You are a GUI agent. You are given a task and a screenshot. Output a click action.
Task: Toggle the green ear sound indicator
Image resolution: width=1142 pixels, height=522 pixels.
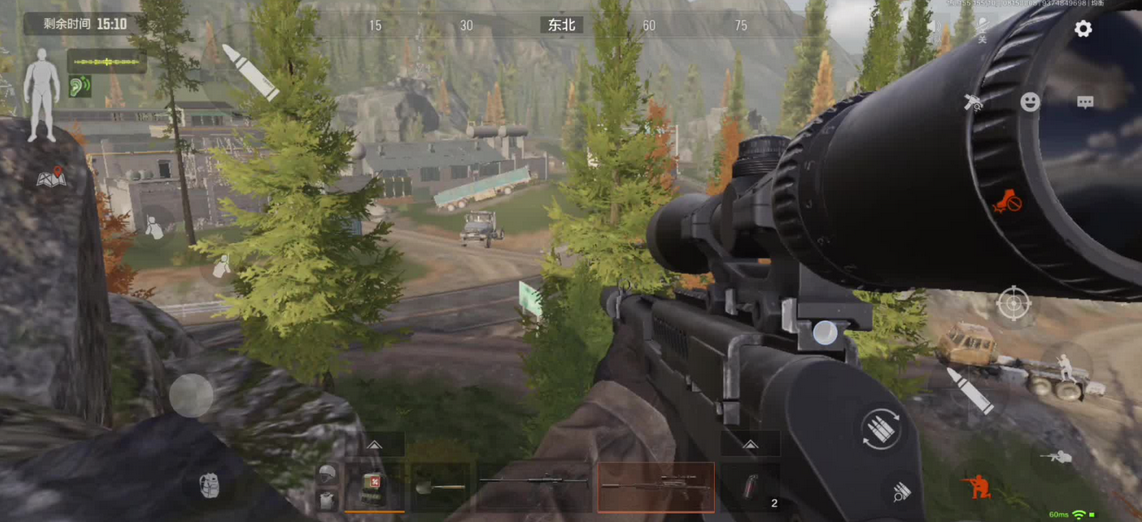pyautogui.click(x=80, y=87)
